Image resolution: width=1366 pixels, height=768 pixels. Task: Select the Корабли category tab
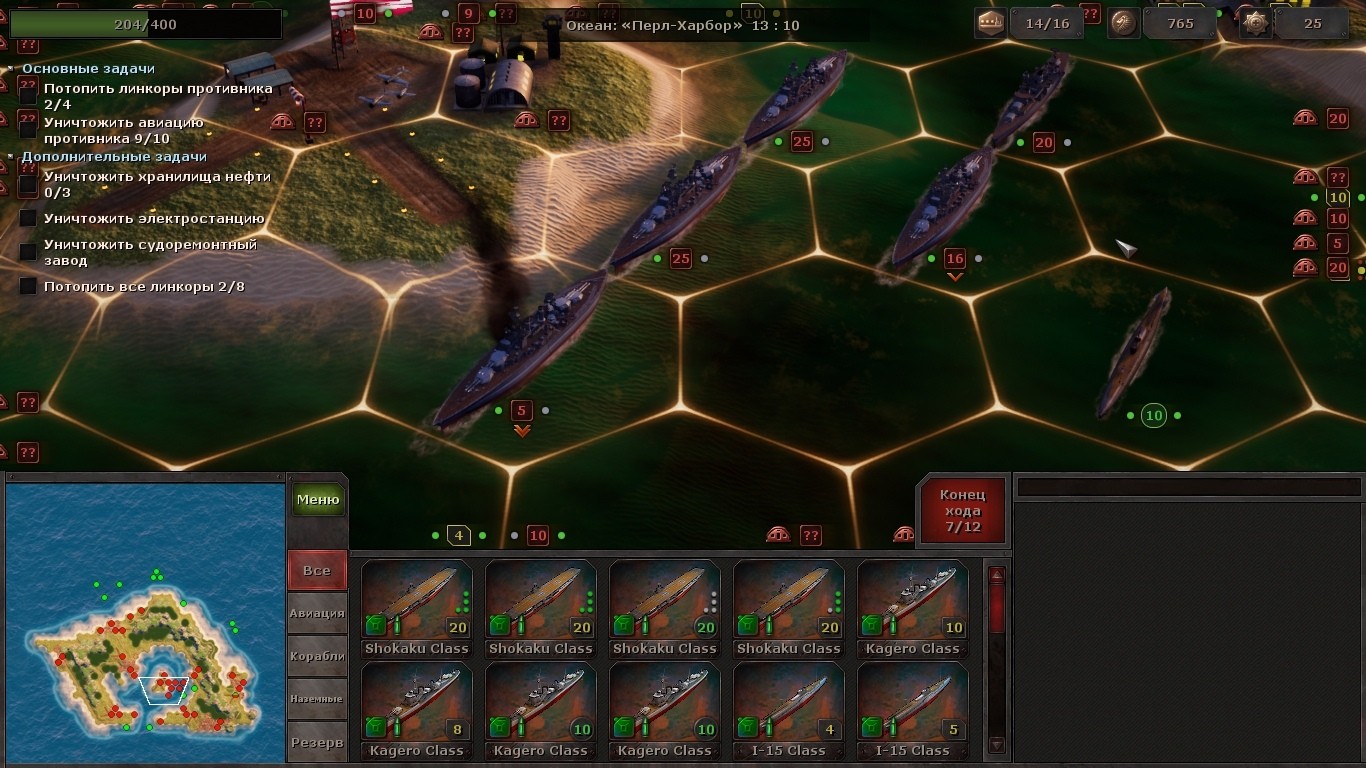(317, 656)
